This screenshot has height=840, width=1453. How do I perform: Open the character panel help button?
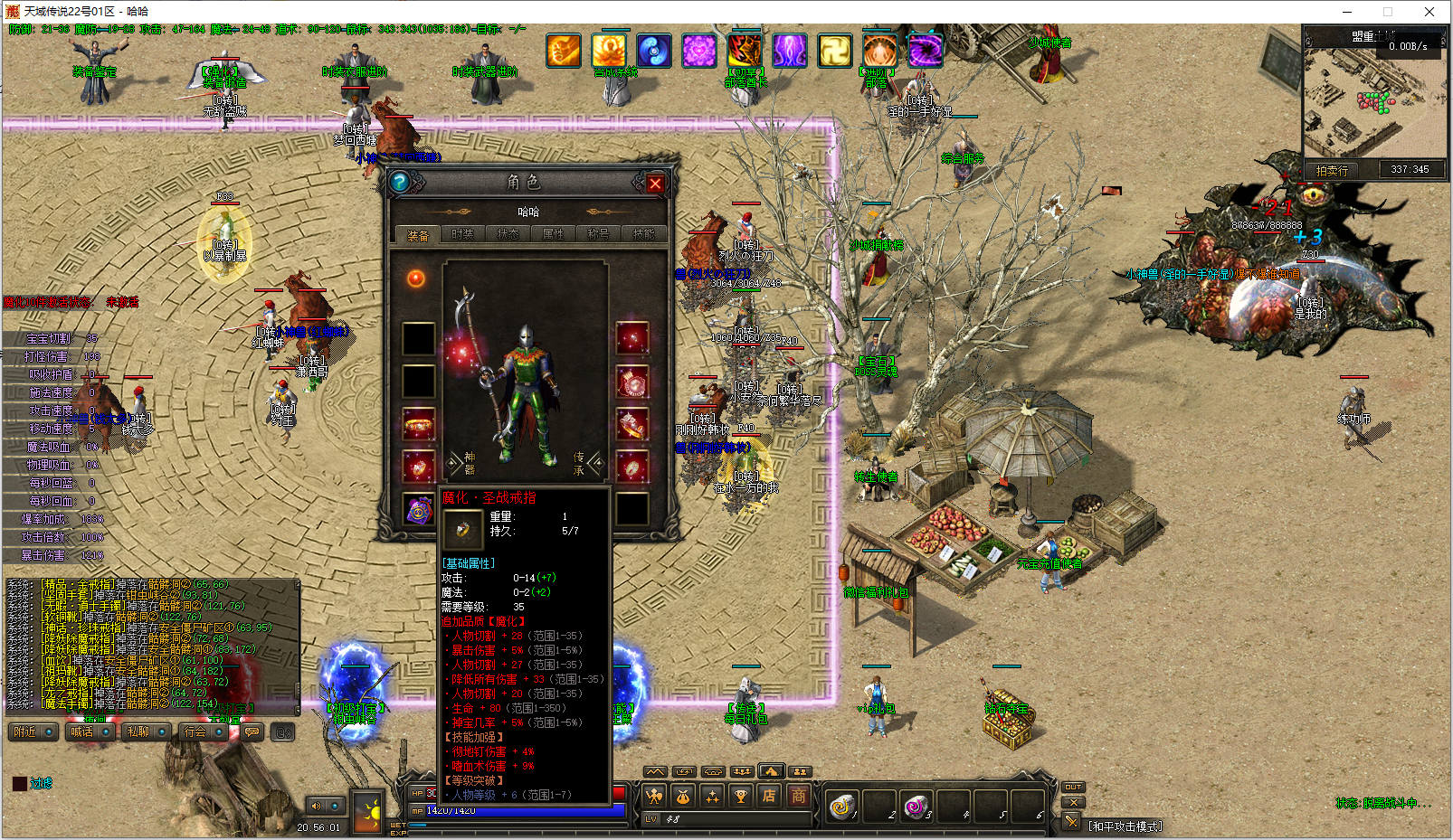(399, 183)
